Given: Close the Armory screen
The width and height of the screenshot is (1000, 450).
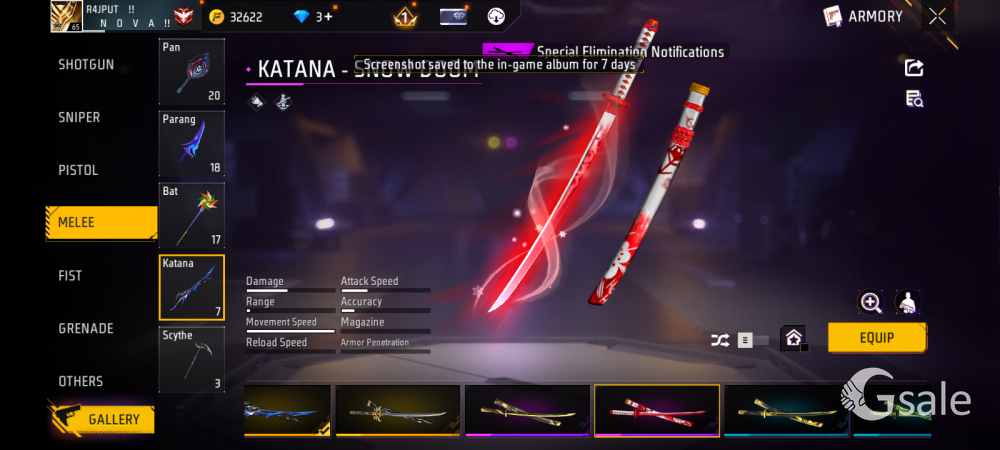Looking at the screenshot, I should click(x=937, y=16).
